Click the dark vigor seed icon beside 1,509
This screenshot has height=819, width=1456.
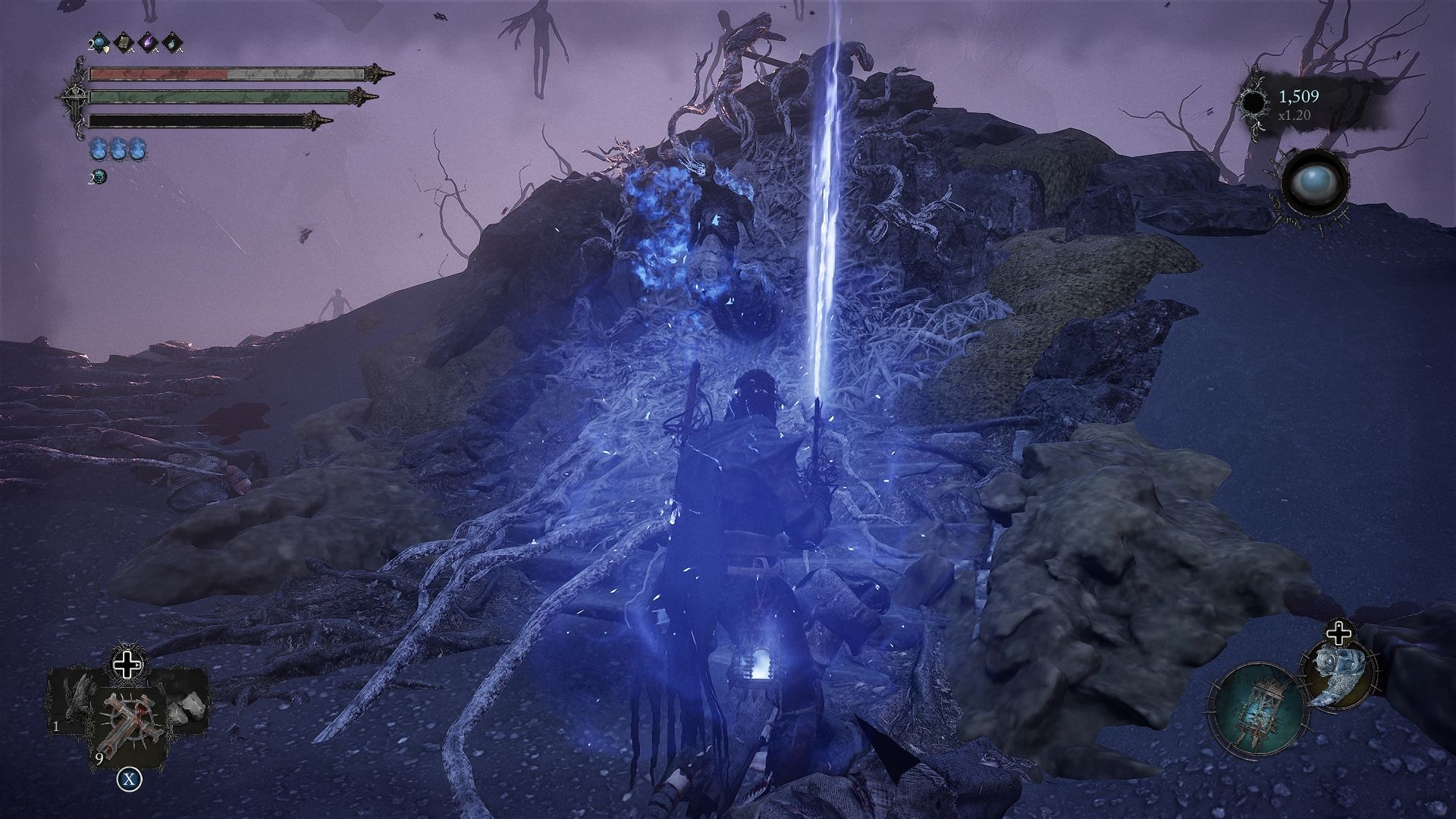click(x=1254, y=102)
